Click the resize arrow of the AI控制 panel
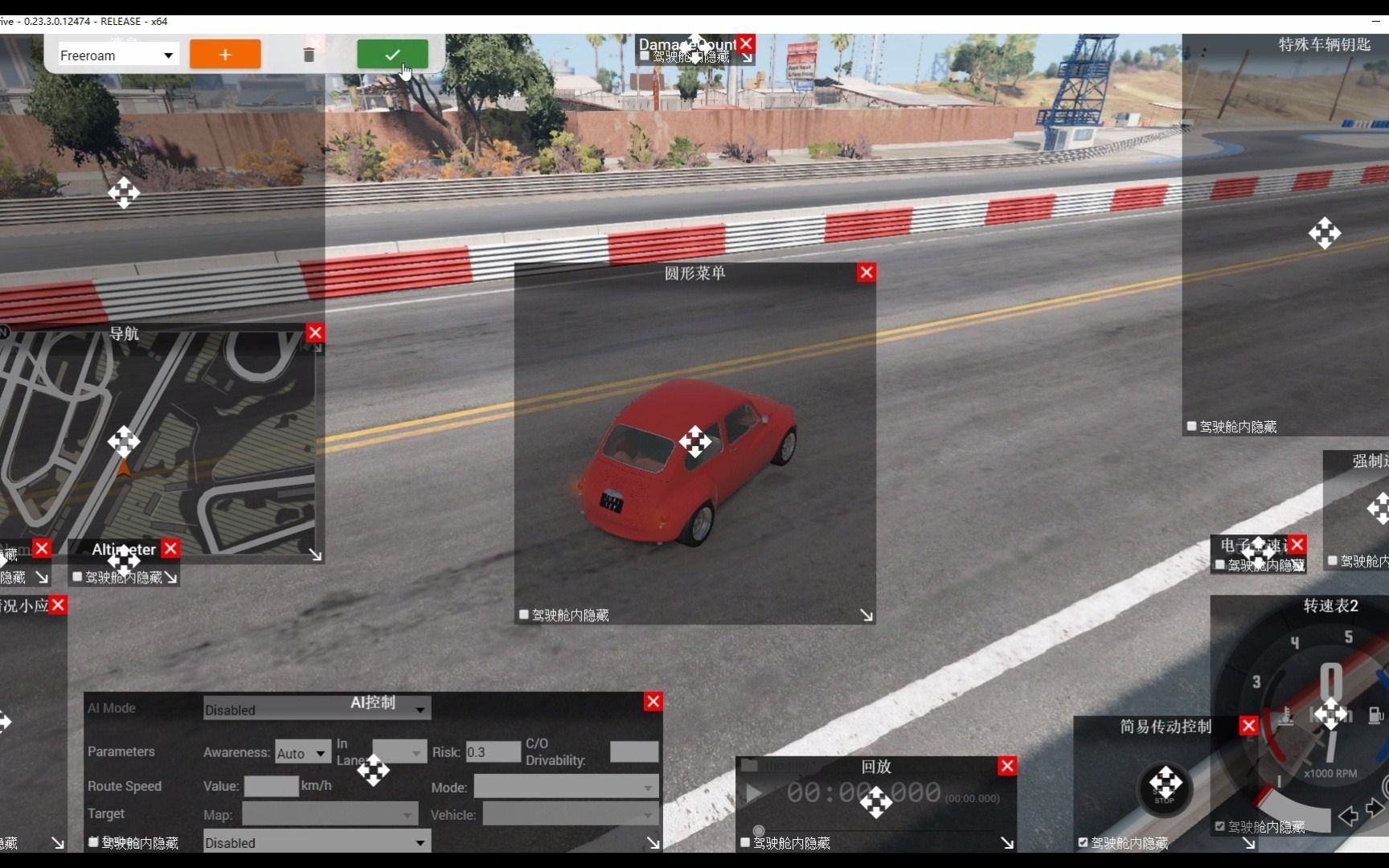This screenshot has height=868, width=1389. pos(653,842)
